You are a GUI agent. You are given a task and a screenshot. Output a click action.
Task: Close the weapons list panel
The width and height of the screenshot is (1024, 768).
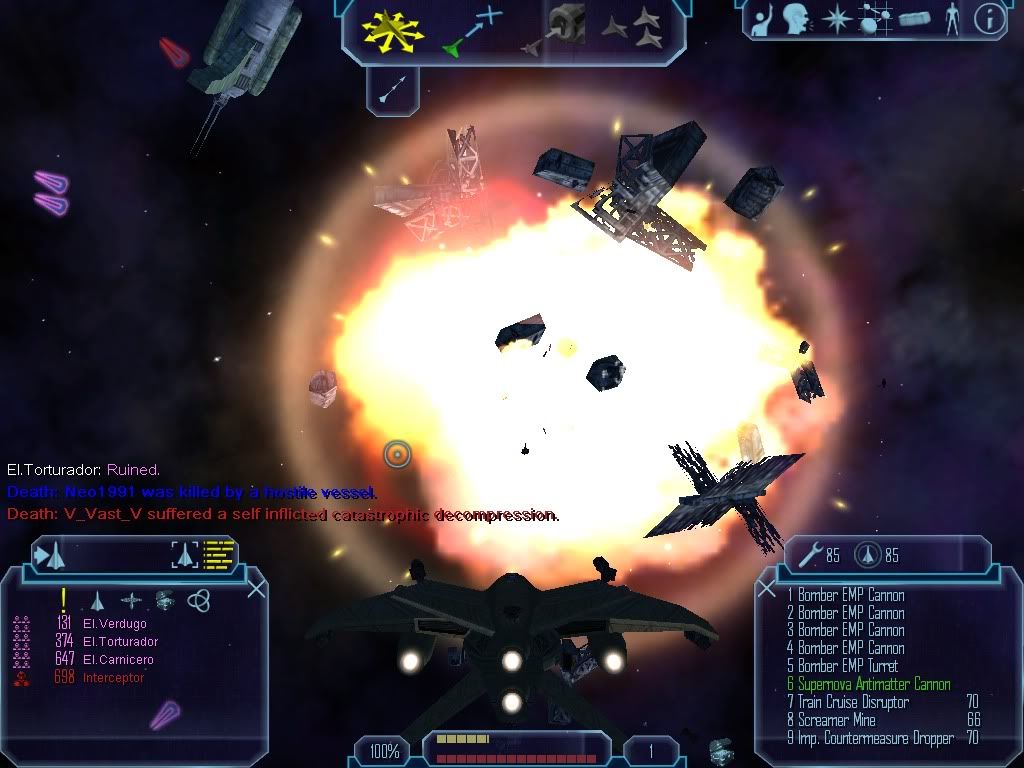pos(767,589)
